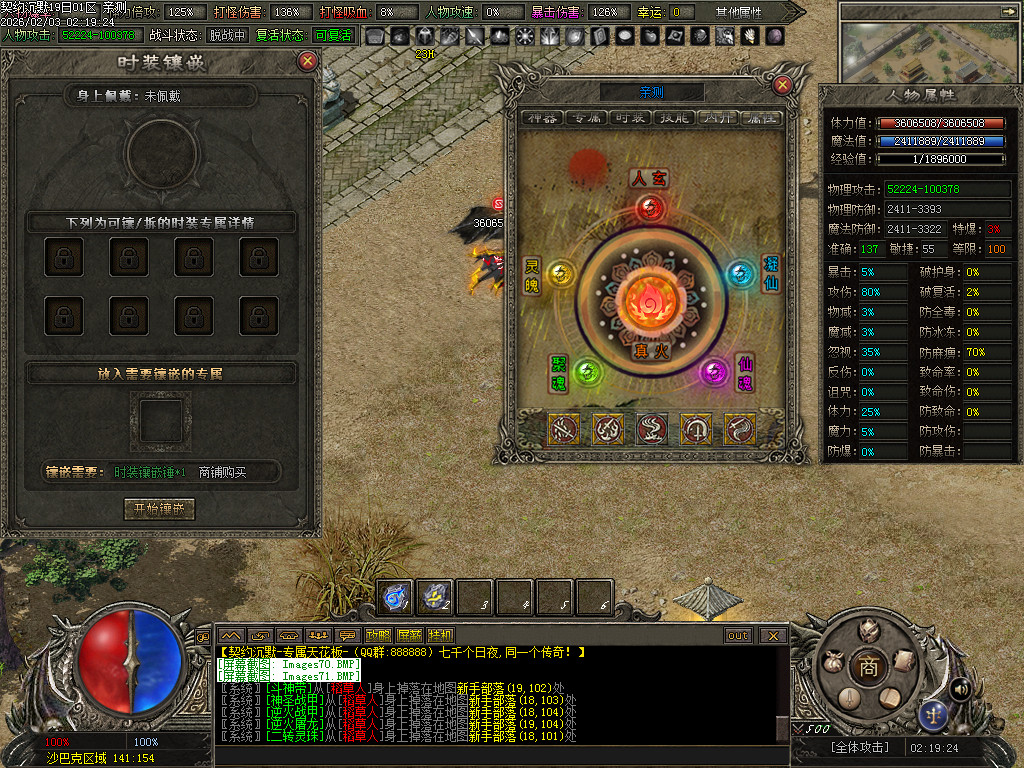Pick the purple 仙魂 orb
Image resolution: width=1024 pixels, height=768 pixels.
tap(714, 373)
